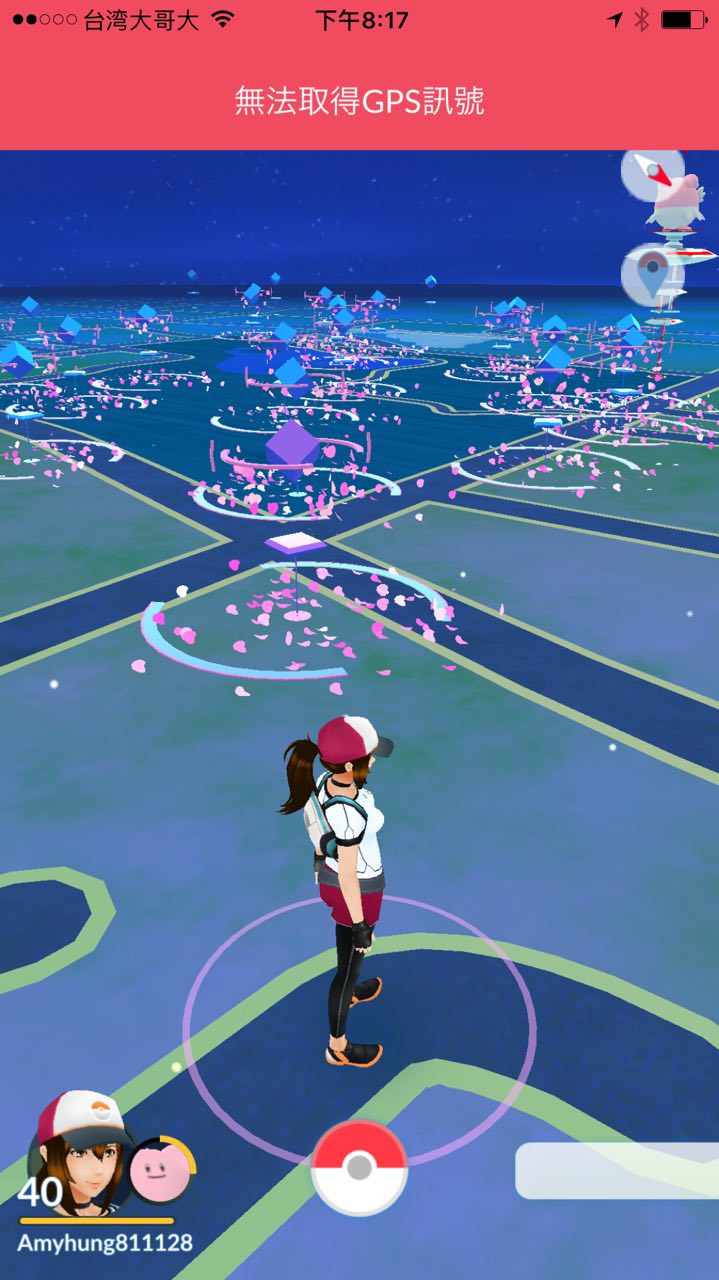Viewport: 719px width, 1280px height.
Task: Open the Nearby Pokémon bar
Action: [617, 1171]
